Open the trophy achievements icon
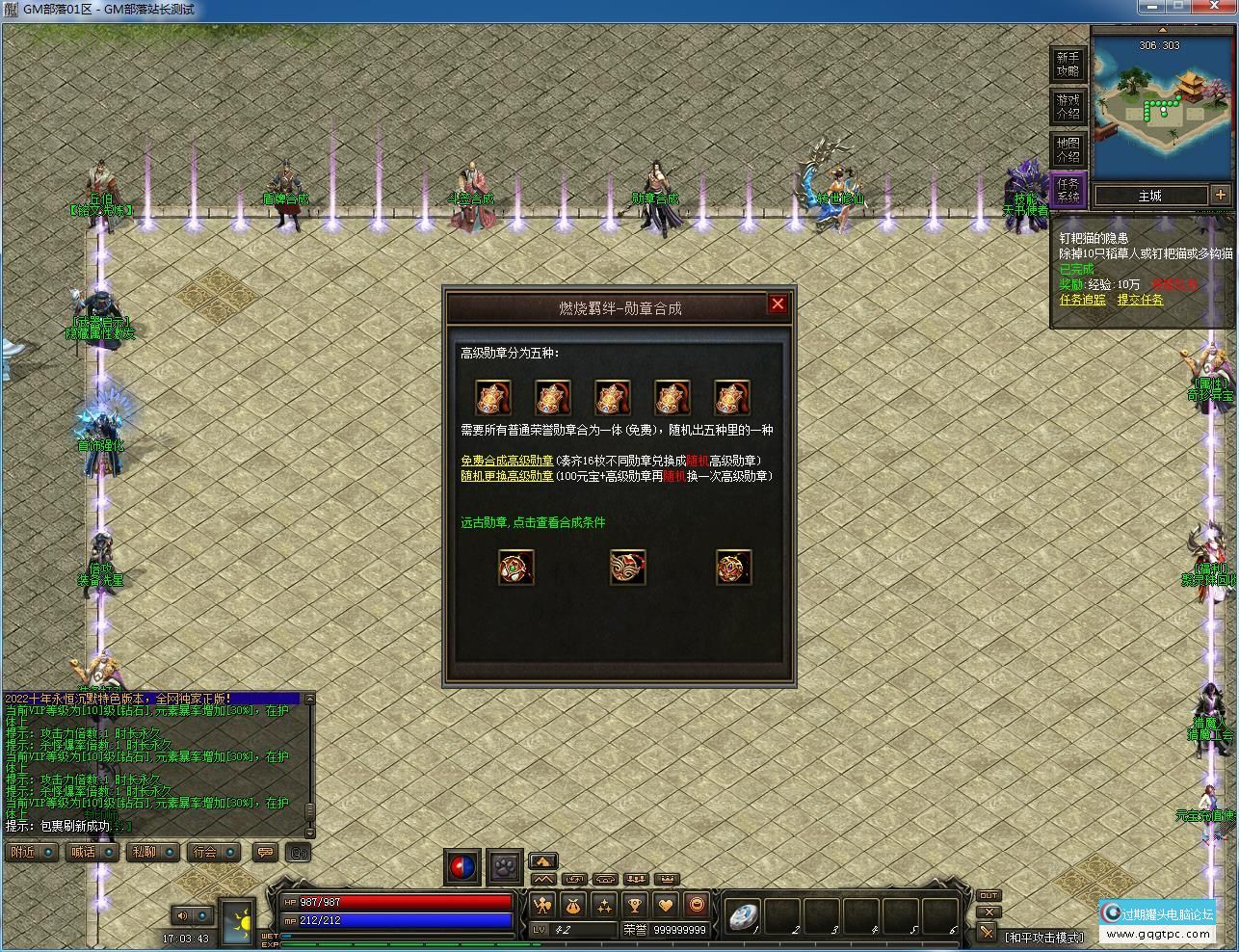 (635, 905)
